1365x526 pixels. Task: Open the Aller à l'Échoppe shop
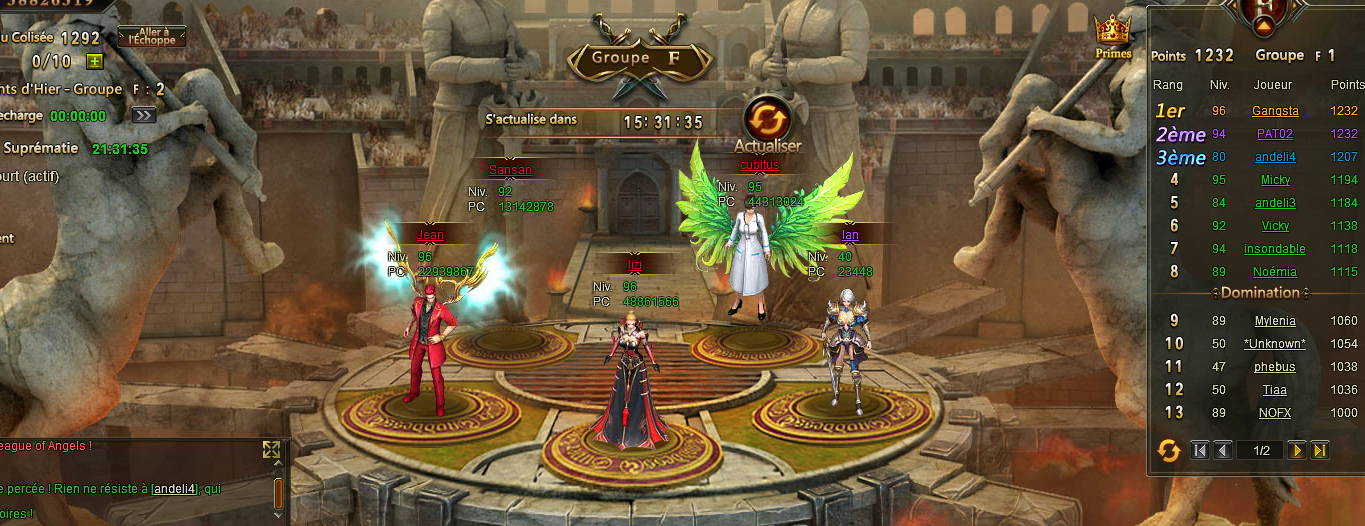[x=152, y=37]
